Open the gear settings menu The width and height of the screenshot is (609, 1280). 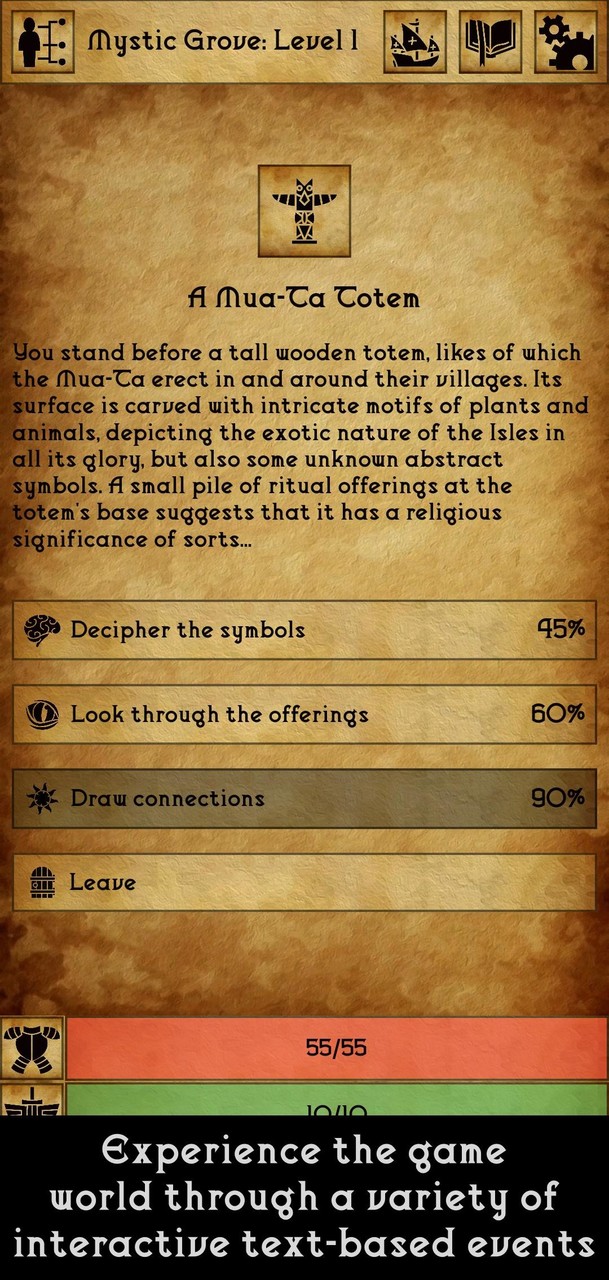(x=566, y=41)
